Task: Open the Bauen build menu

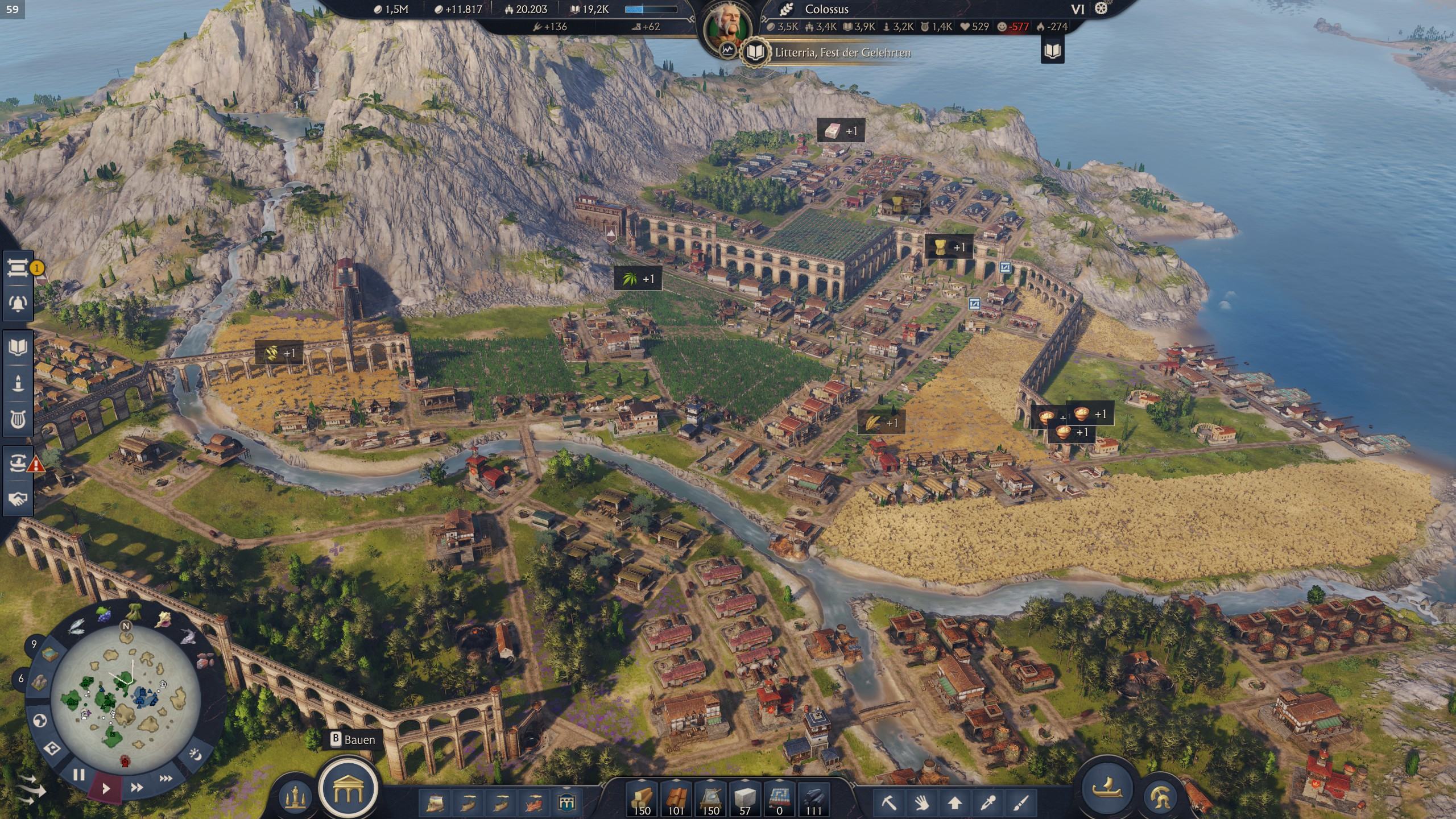Action: [x=348, y=788]
